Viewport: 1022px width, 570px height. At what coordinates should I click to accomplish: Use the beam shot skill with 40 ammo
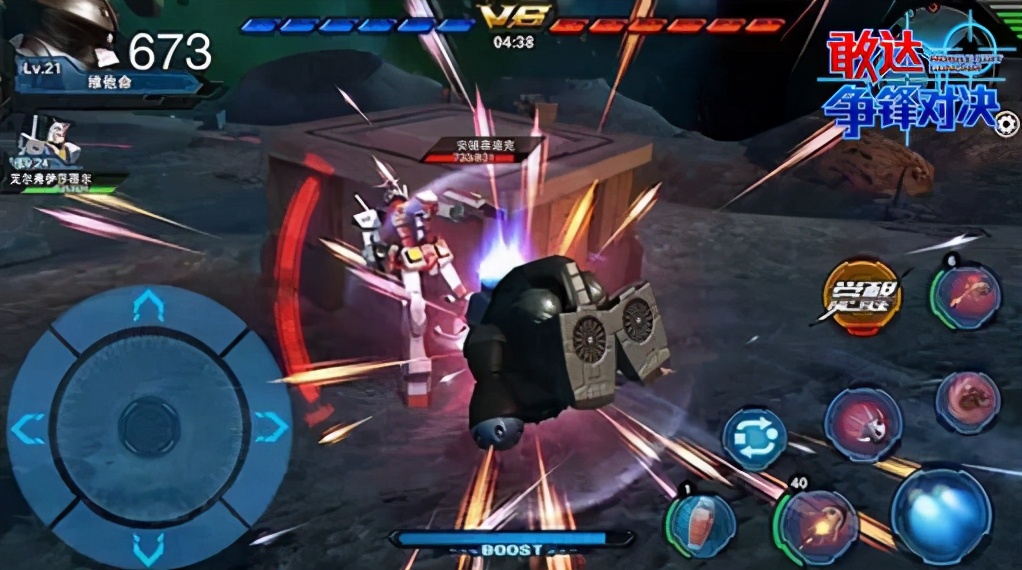(x=820, y=524)
